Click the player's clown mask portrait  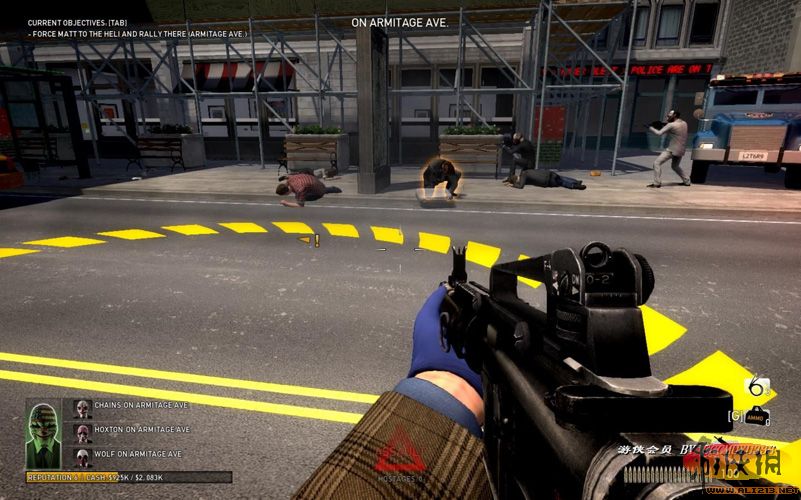tap(44, 429)
